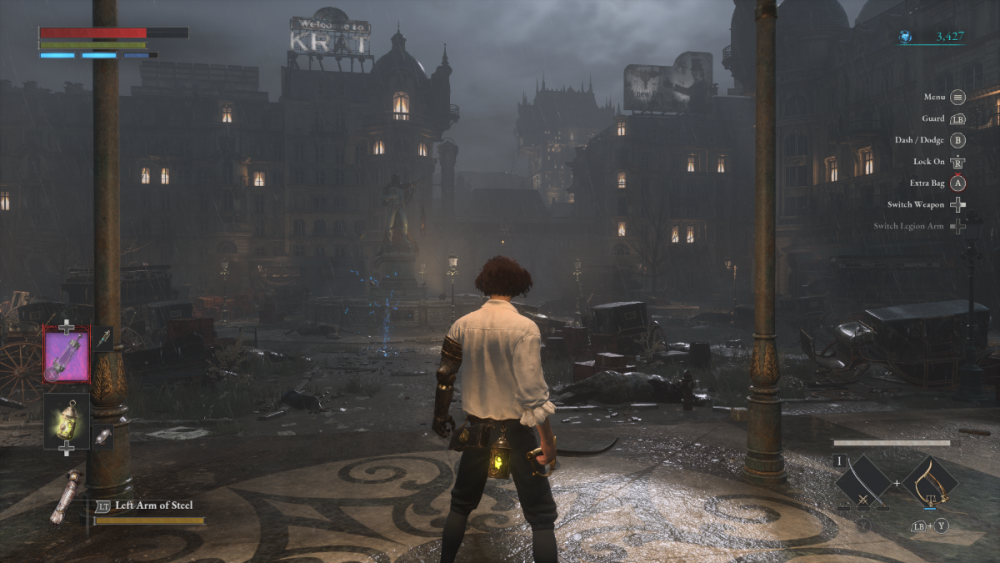This screenshot has width=1000, height=563.
Task: Choose the small syringe slot beside Pulse Cell
Action: pyautogui.click(x=104, y=339)
